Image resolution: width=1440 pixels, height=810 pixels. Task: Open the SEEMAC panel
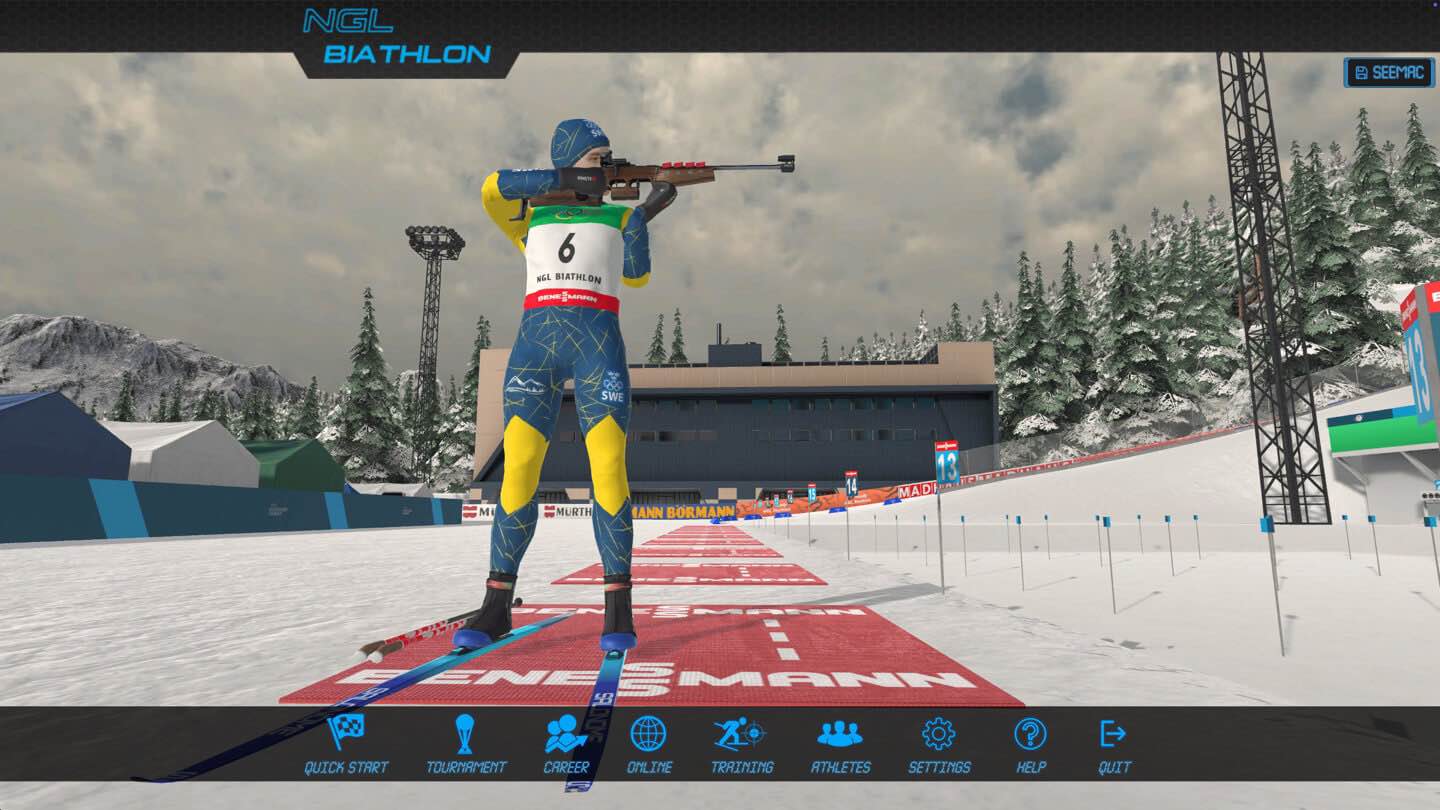pos(1391,70)
